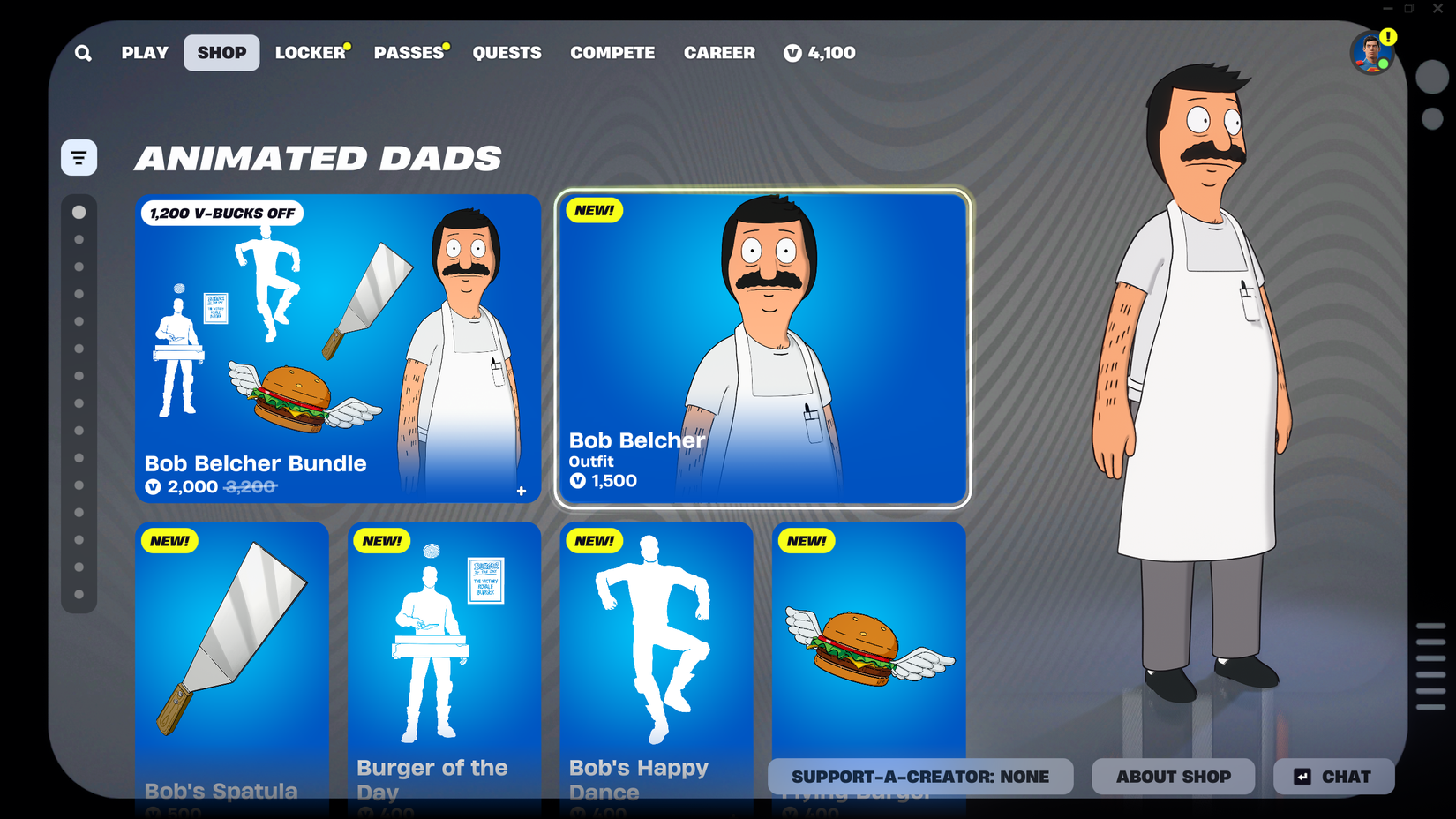Click the V-Bucks currency icon showing 4,100
The height and width of the screenshot is (819, 1456).
pyautogui.click(x=792, y=53)
